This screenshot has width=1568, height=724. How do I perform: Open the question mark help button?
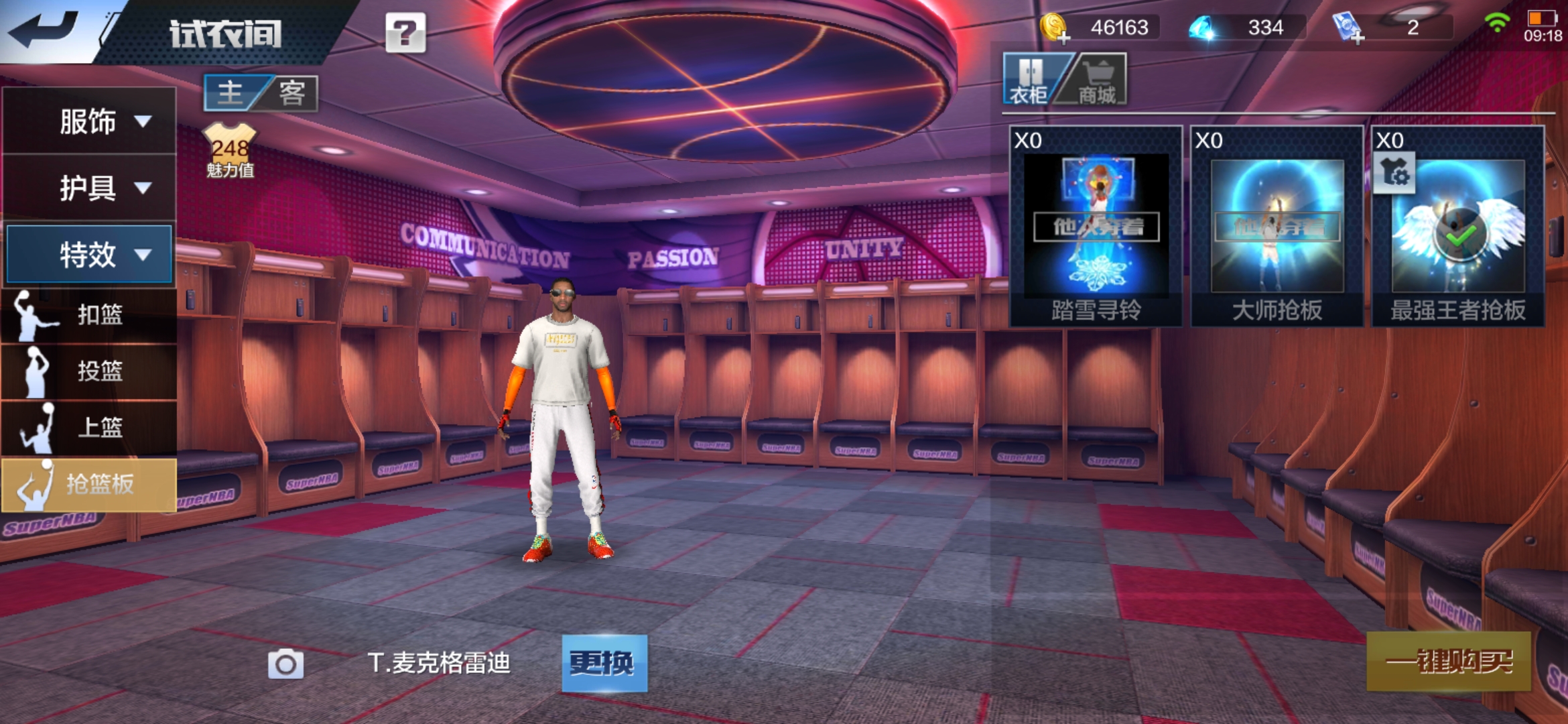click(x=405, y=32)
